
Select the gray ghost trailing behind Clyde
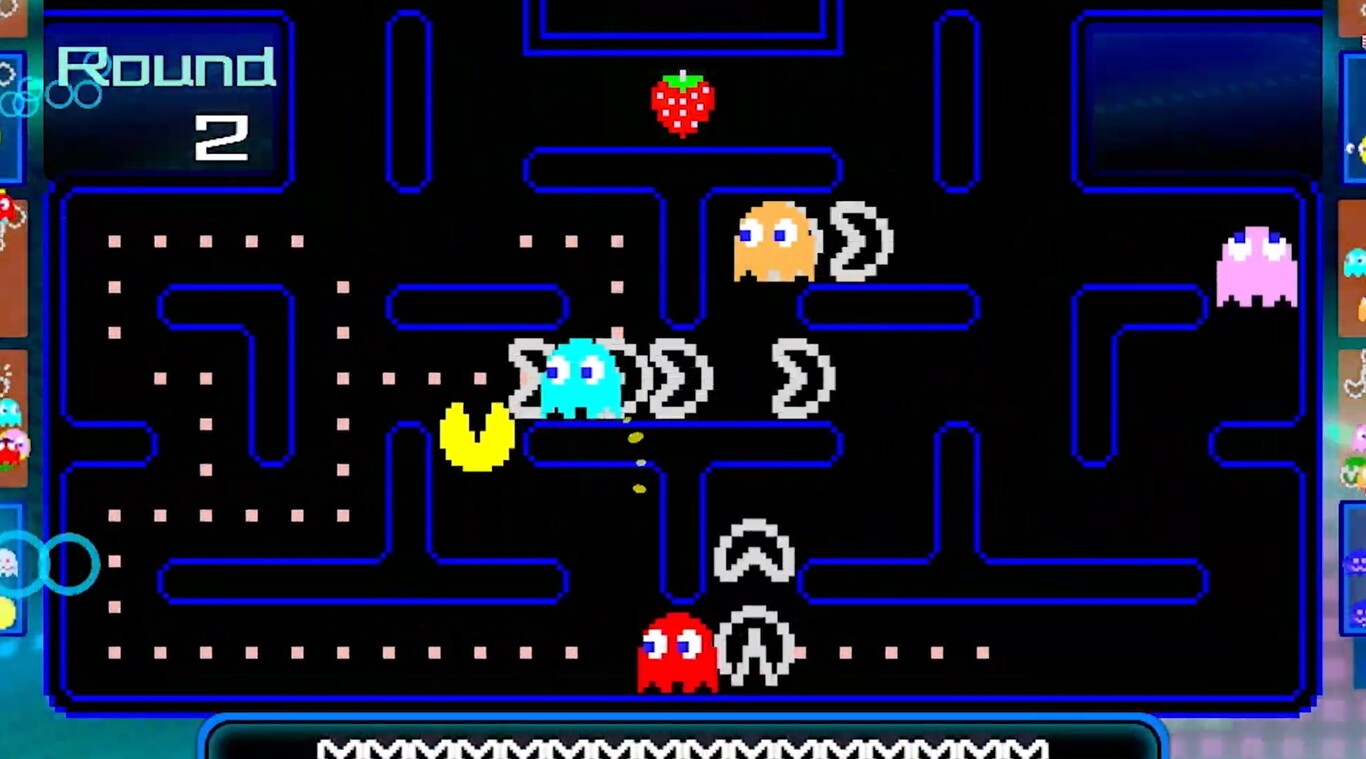pos(855,240)
